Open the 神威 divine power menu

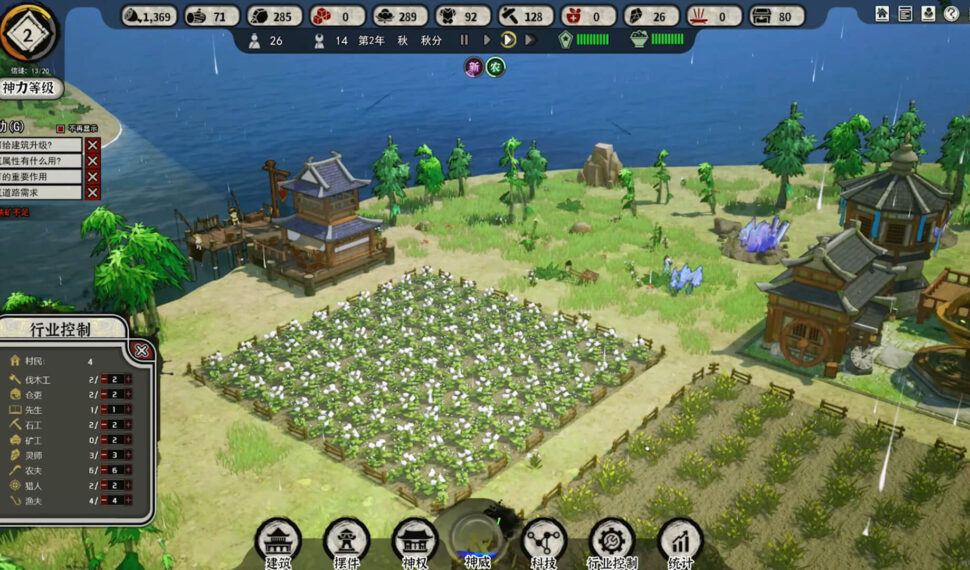478,541
